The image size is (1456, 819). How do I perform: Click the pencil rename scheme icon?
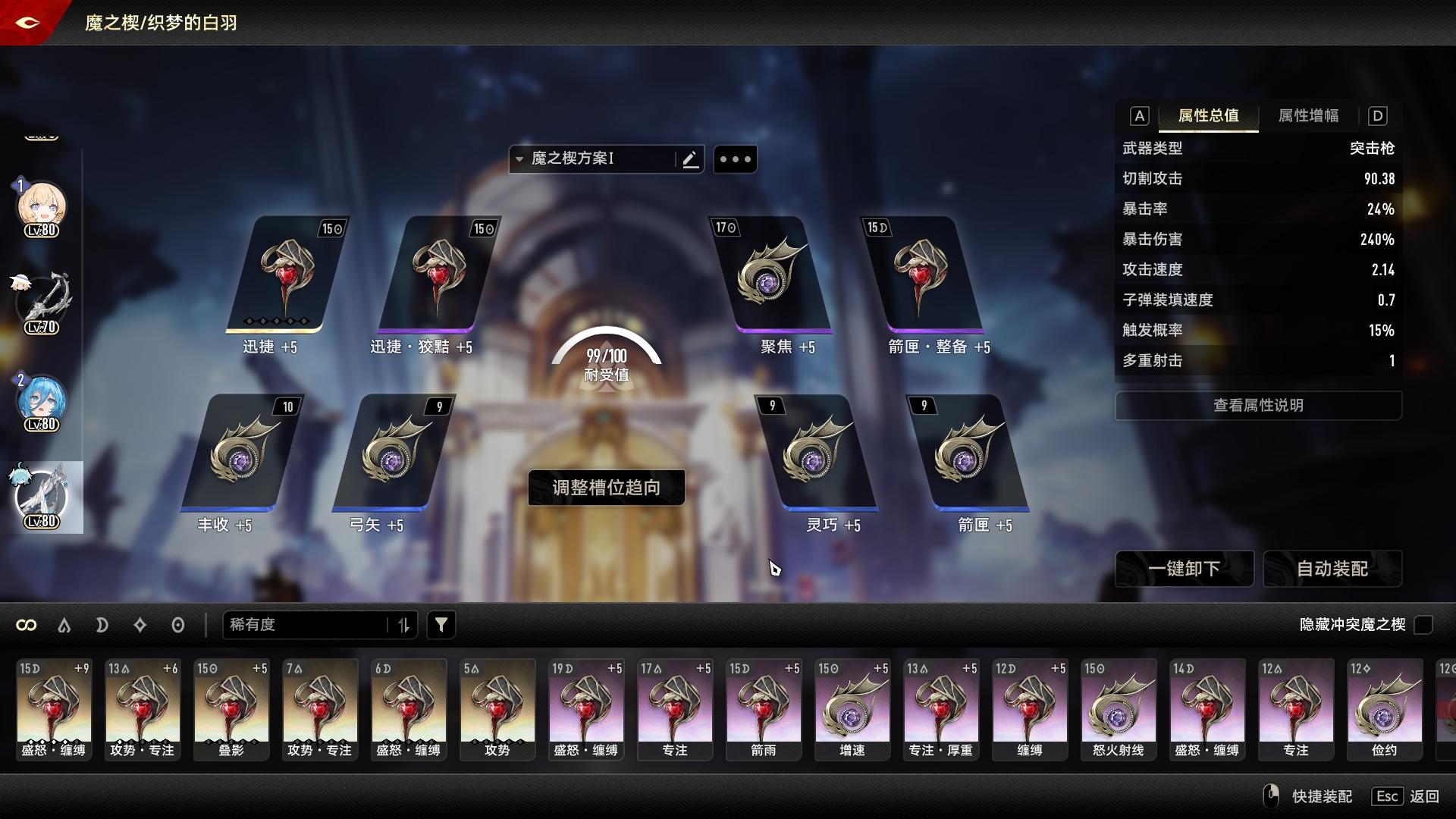pyautogui.click(x=690, y=159)
